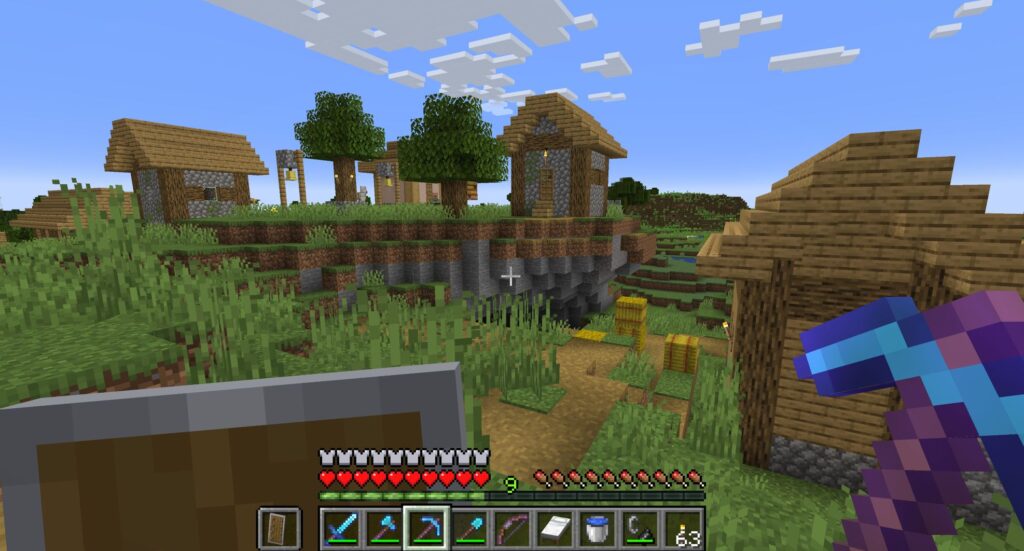
Task: Select the water bucket slot
Action: coord(598,527)
